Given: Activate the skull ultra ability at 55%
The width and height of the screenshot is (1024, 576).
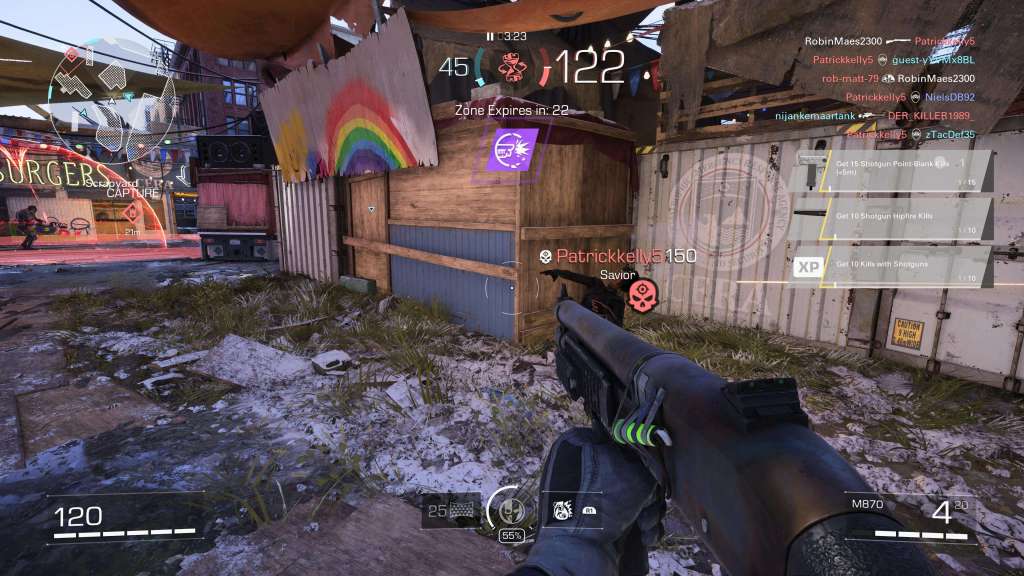Looking at the screenshot, I should click(x=511, y=510).
